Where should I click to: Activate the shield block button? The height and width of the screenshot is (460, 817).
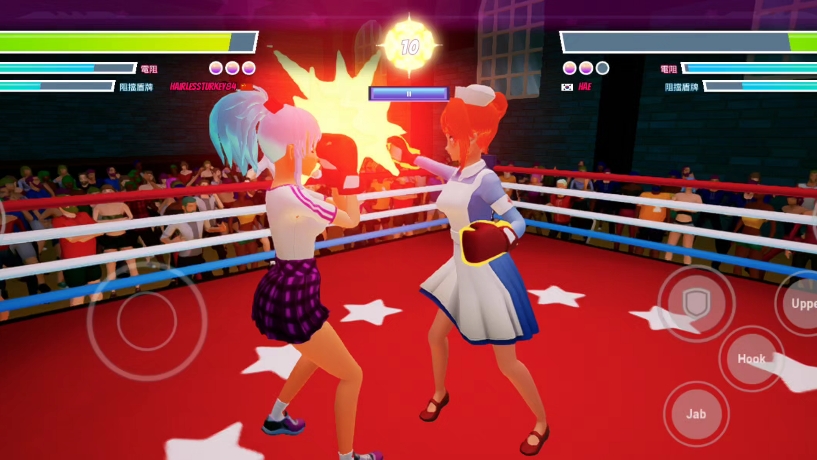click(x=696, y=303)
